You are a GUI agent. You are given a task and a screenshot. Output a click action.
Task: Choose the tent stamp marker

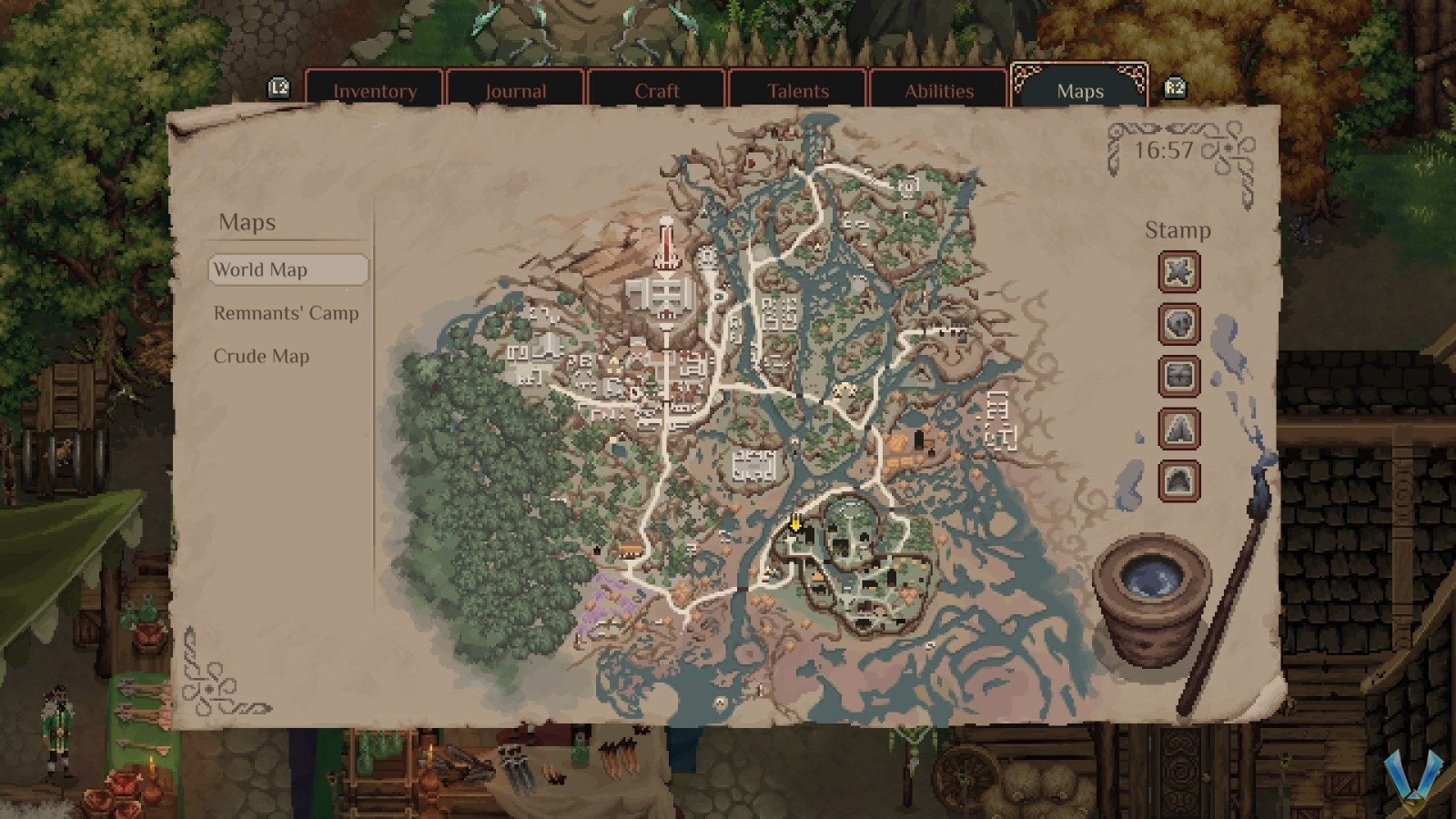(x=1178, y=430)
